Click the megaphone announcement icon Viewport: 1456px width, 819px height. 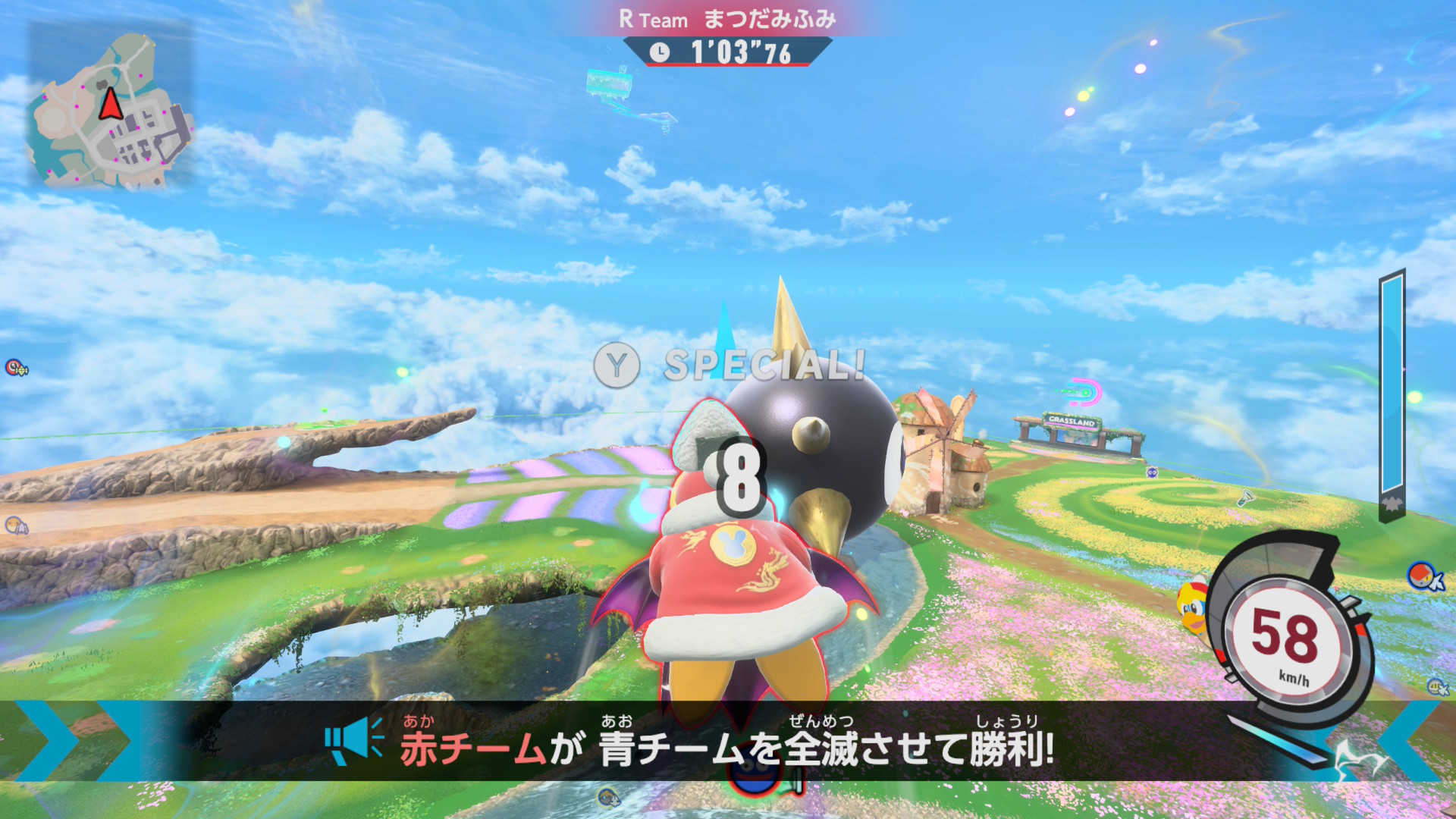click(x=353, y=741)
